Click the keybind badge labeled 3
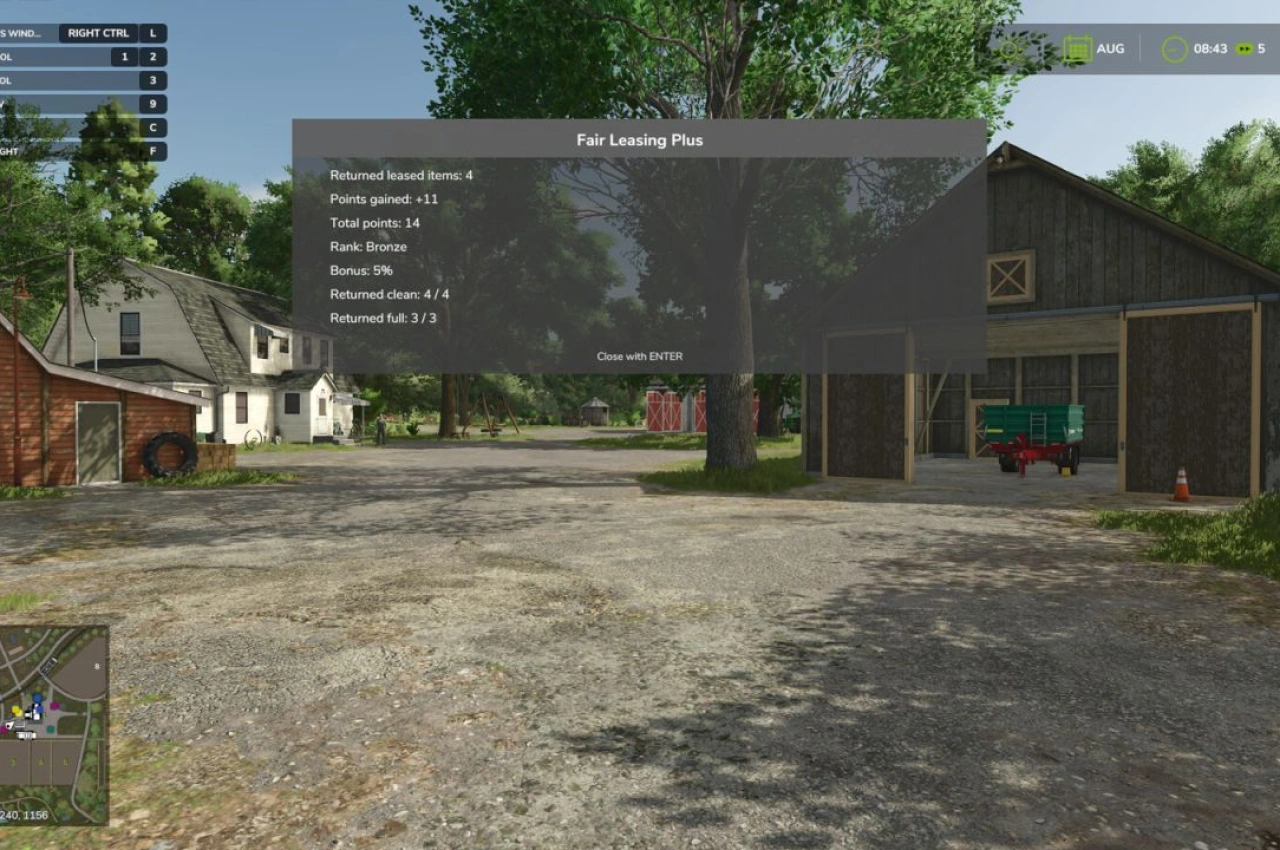Image resolution: width=1280 pixels, height=850 pixels. pyautogui.click(x=152, y=80)
